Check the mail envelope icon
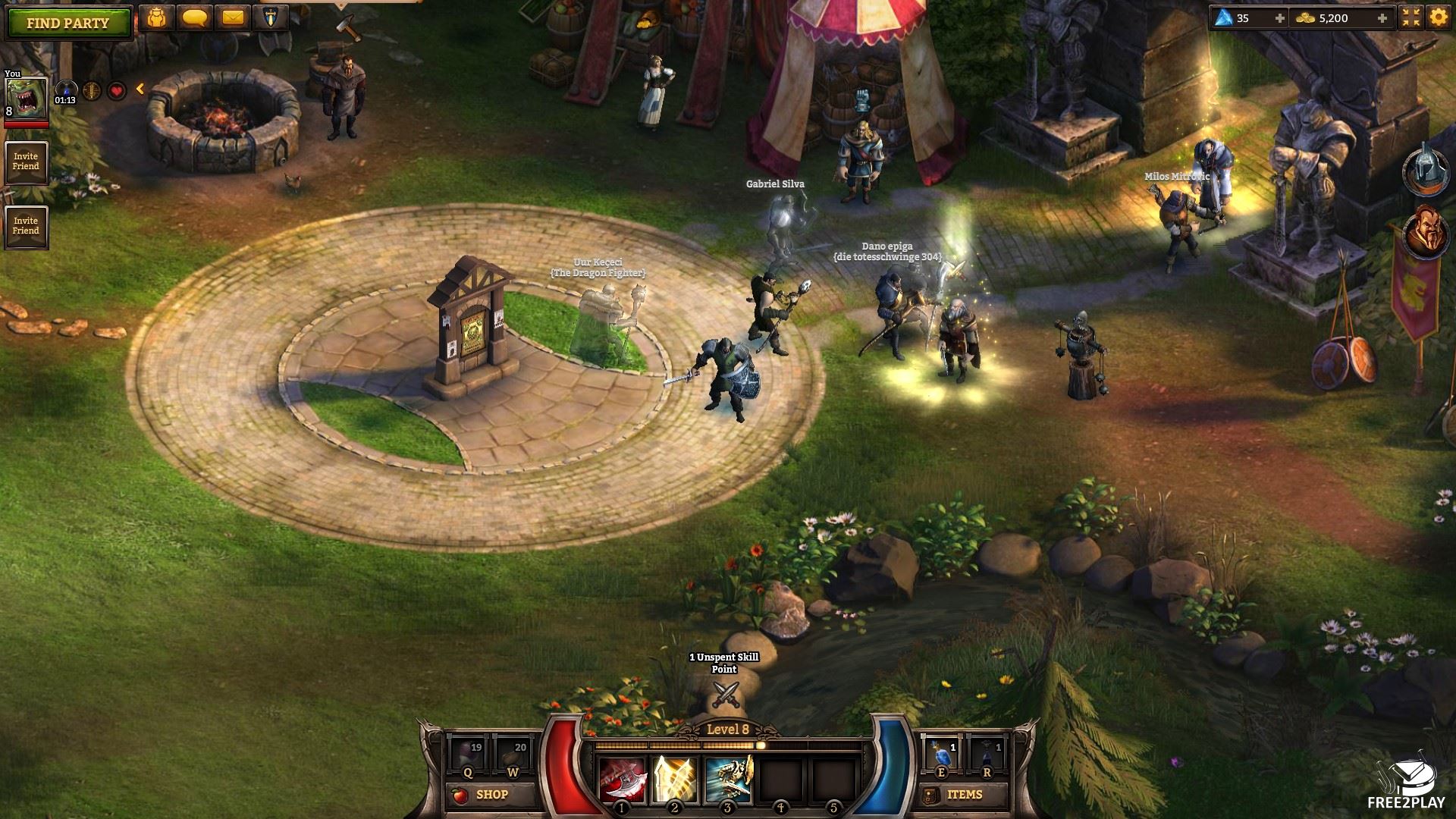This screenshot has width=1456, height=819. pos(233,18)
